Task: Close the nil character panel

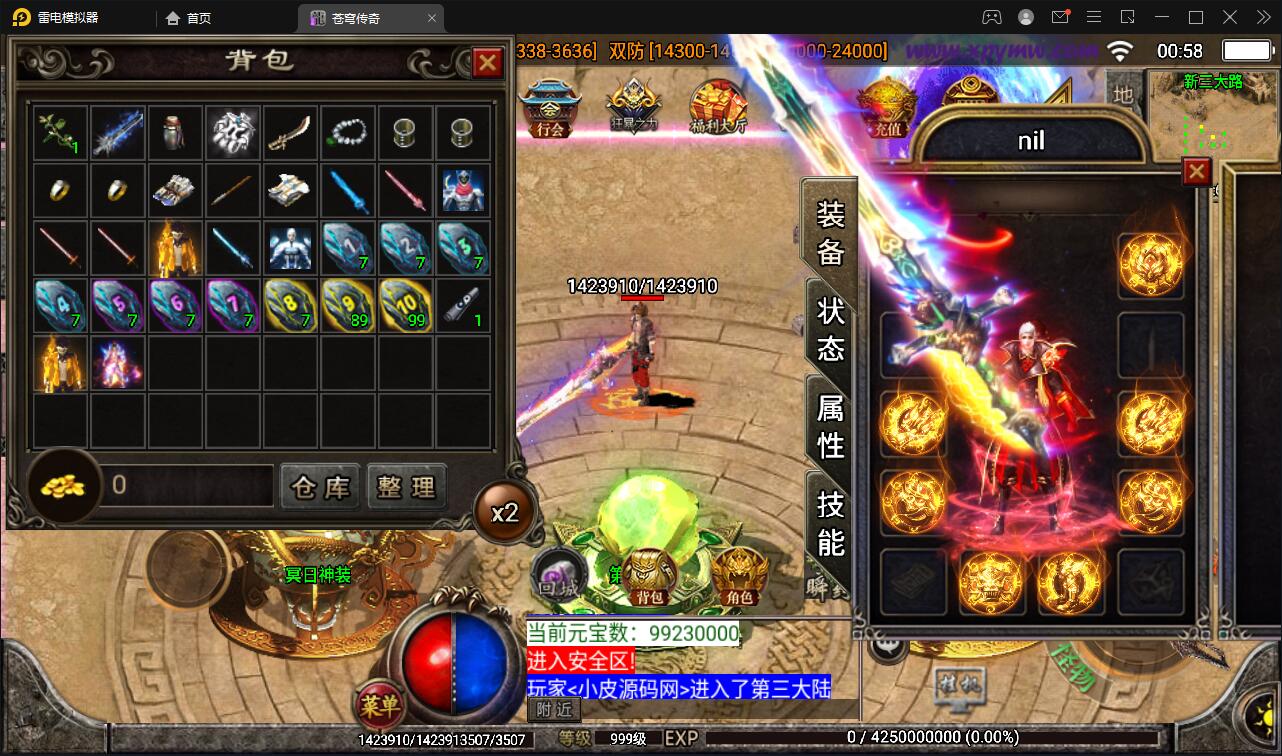Action: [x=1196, y=172]
